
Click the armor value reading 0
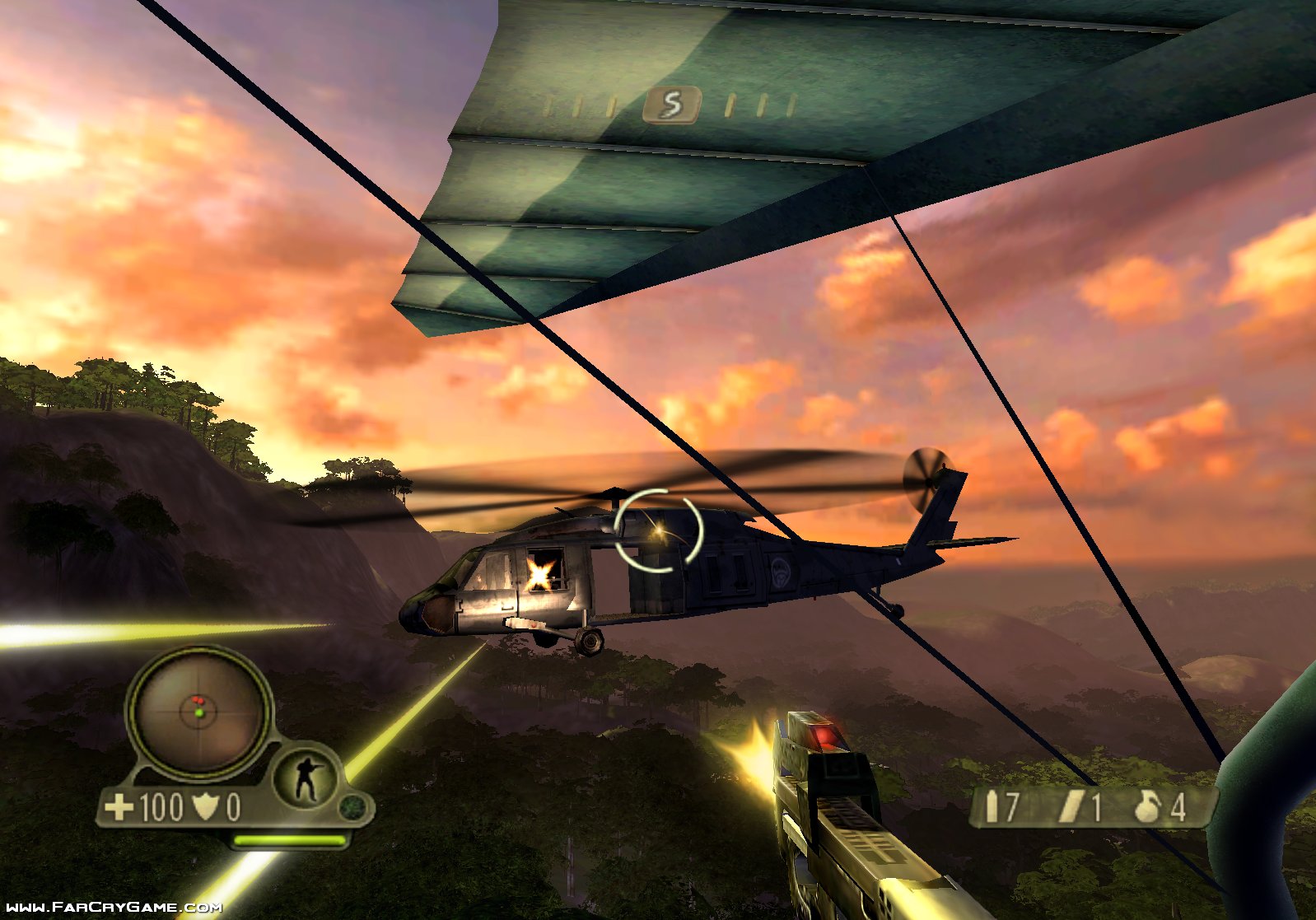[x=232, y=806]
